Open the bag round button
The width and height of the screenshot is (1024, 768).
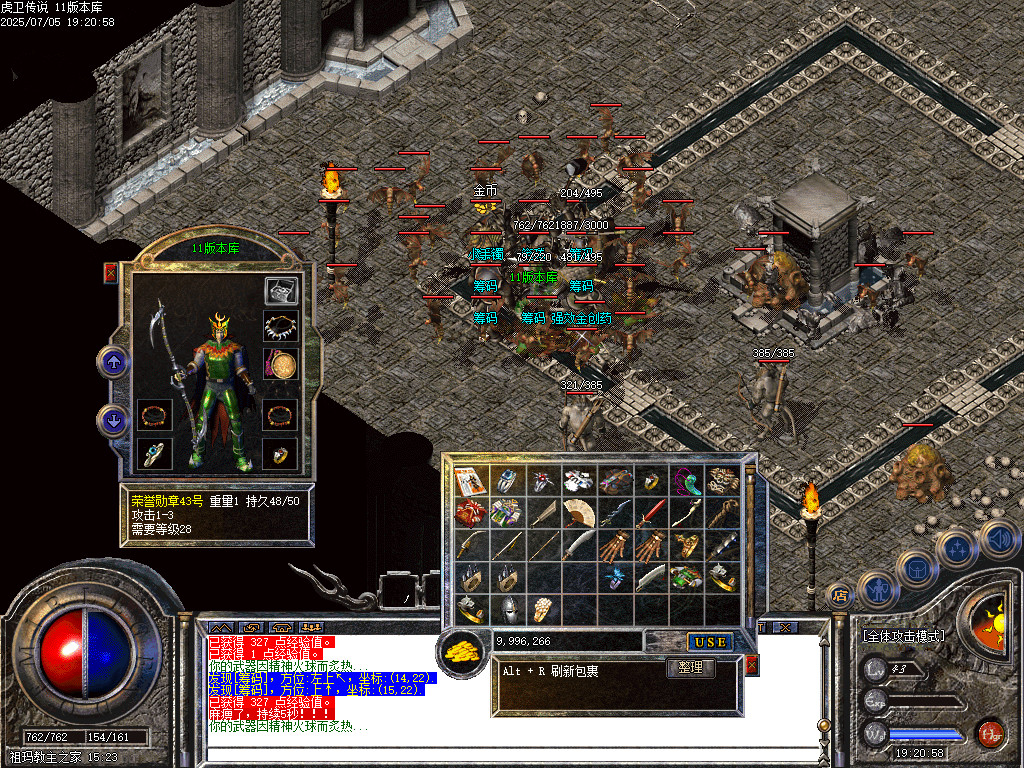pyautogui.click(x=917, y=568)
